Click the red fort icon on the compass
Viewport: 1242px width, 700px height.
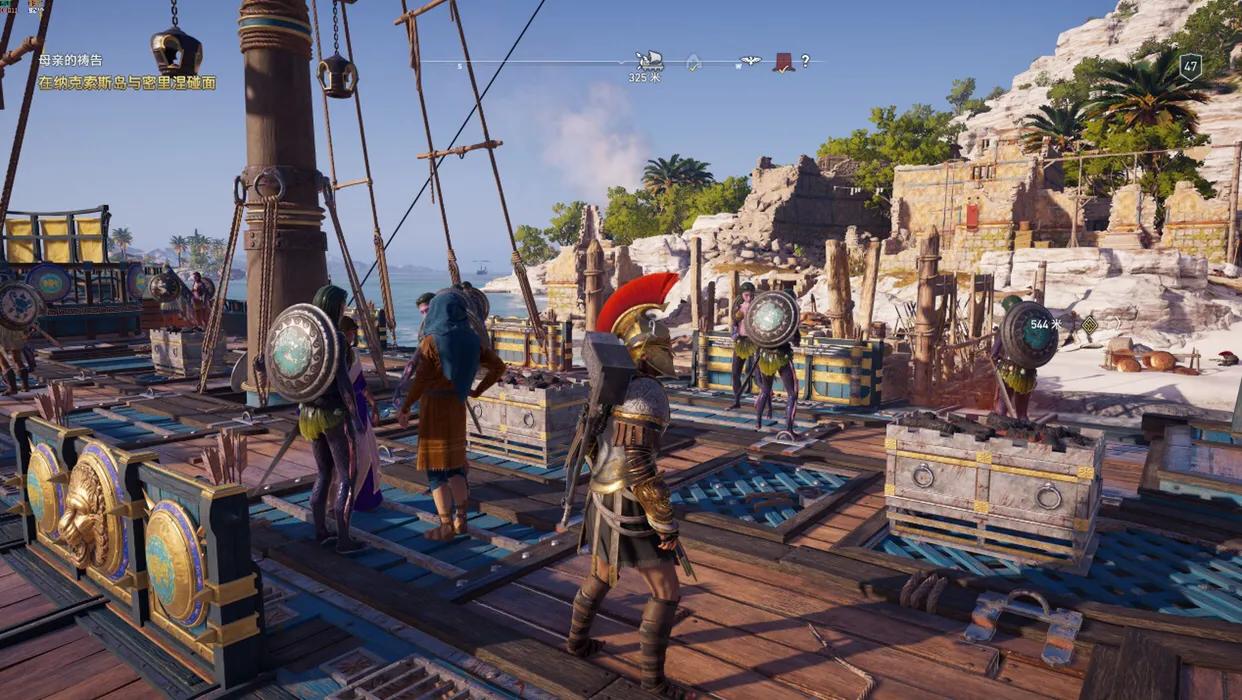(x=783, y=62)
